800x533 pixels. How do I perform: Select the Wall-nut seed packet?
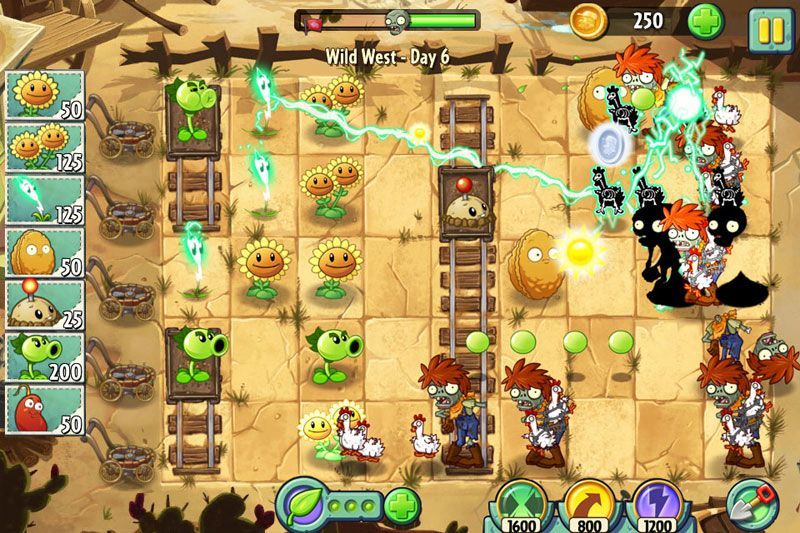(45, 252)
